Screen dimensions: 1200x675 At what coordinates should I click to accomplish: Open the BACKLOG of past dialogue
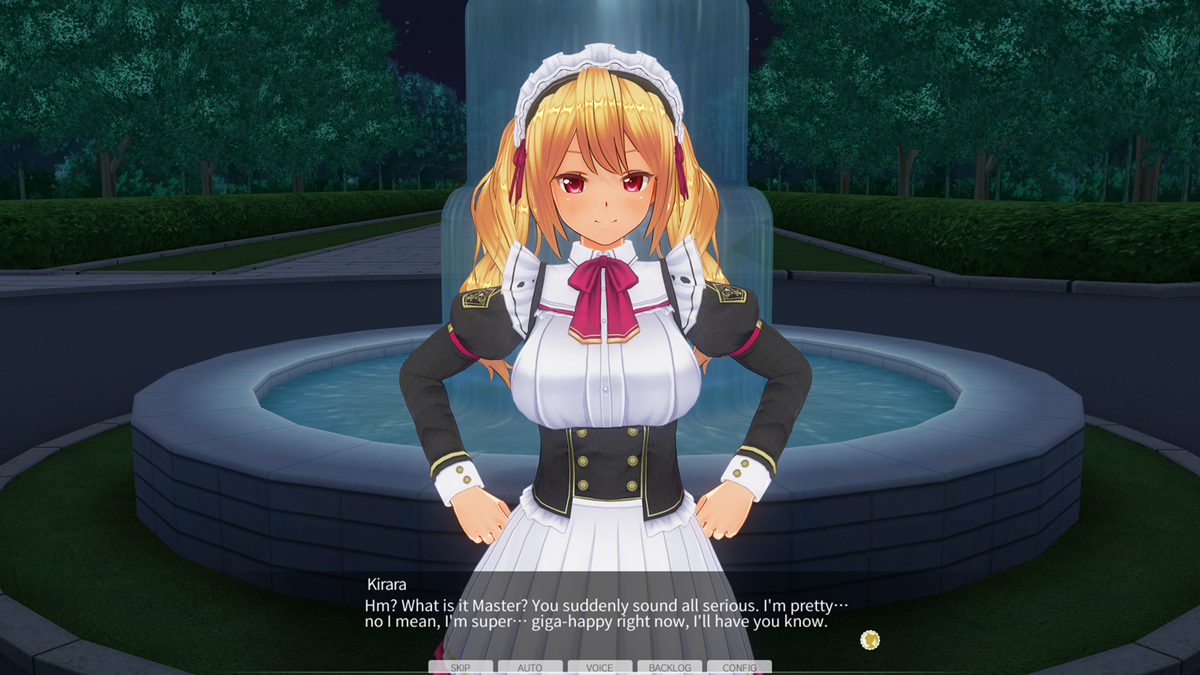point(670,667)
